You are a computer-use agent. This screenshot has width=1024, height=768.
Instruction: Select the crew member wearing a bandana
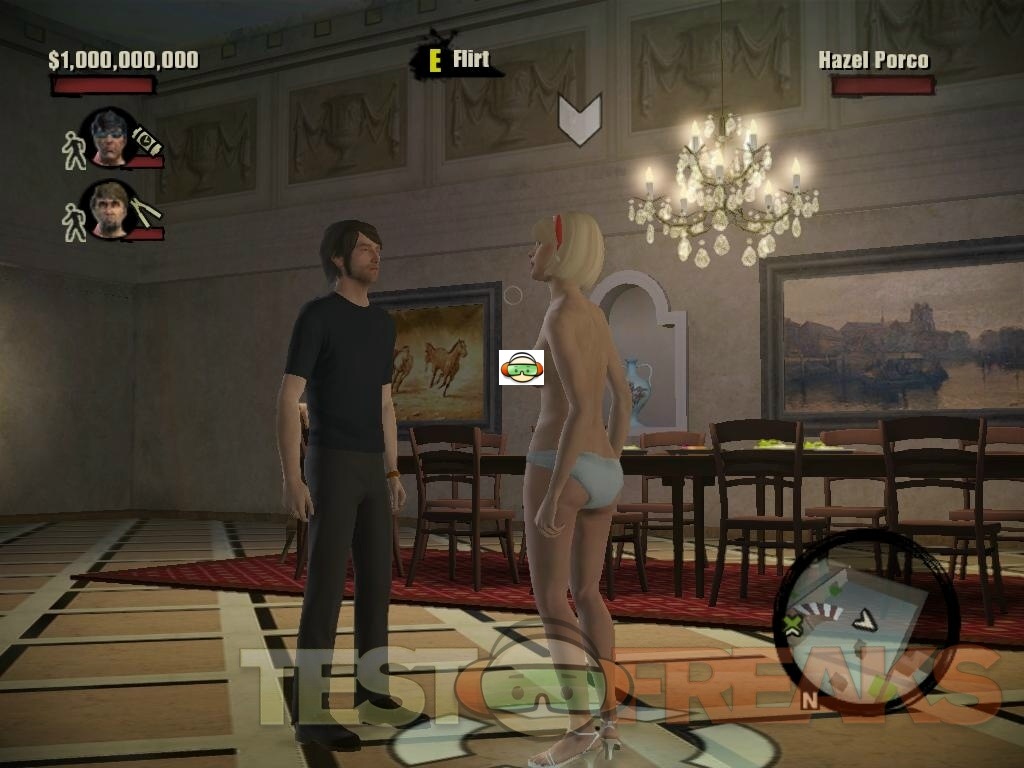112,138
